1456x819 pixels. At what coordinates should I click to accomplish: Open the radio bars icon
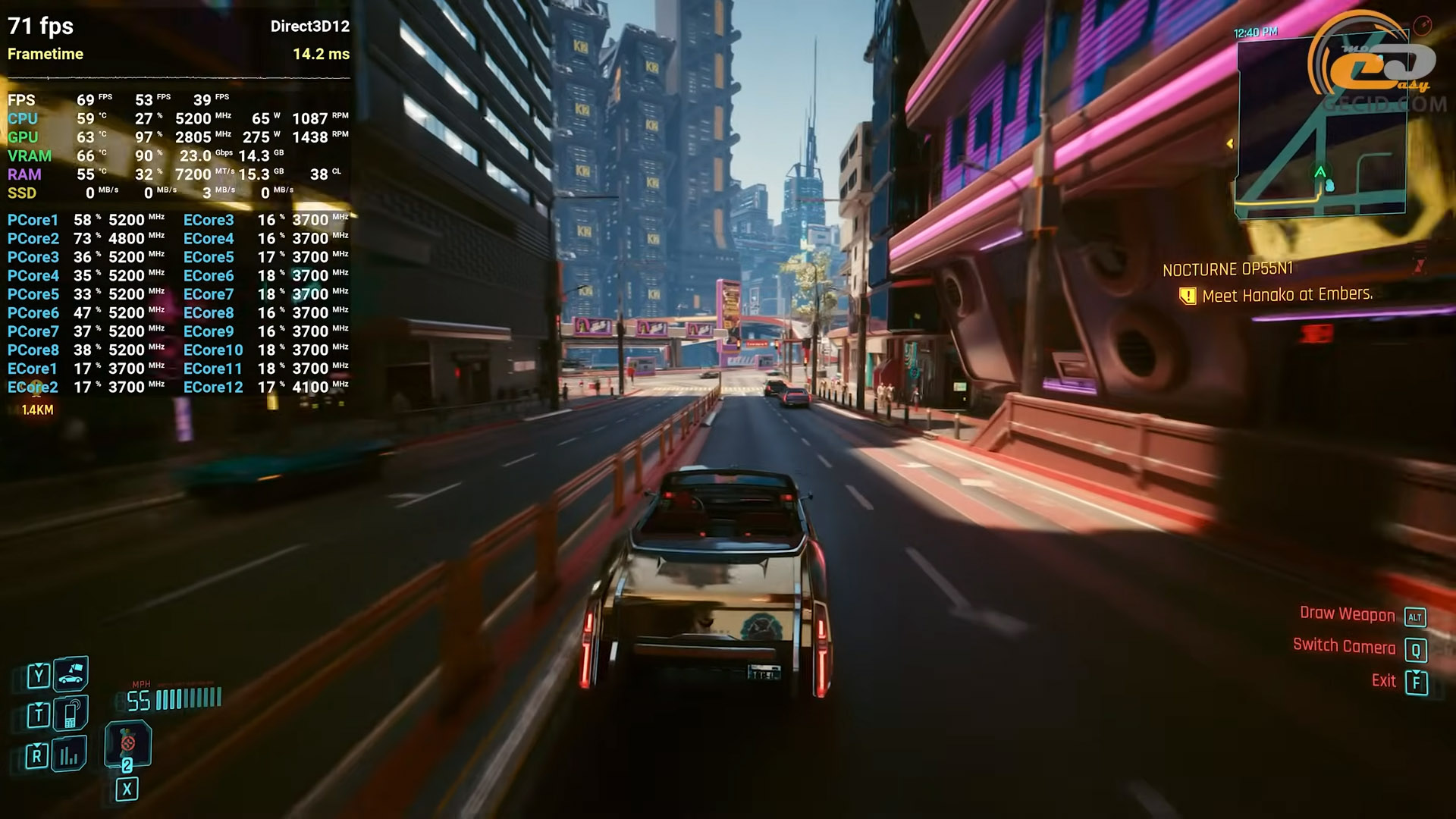pyautogui.click(x=70, y=754)
